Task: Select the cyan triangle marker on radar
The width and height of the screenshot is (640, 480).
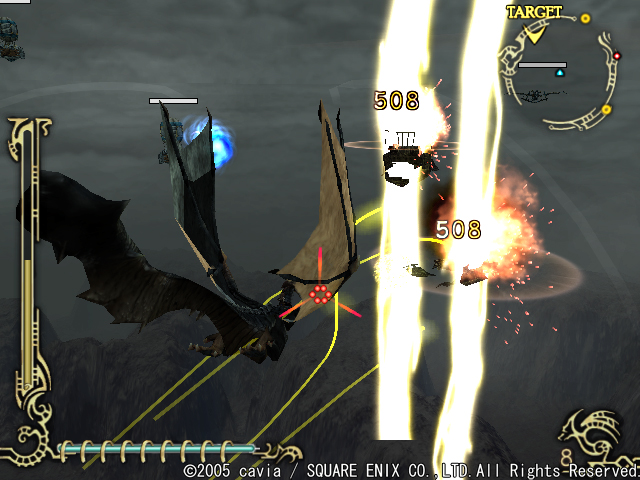Action: 560,73
